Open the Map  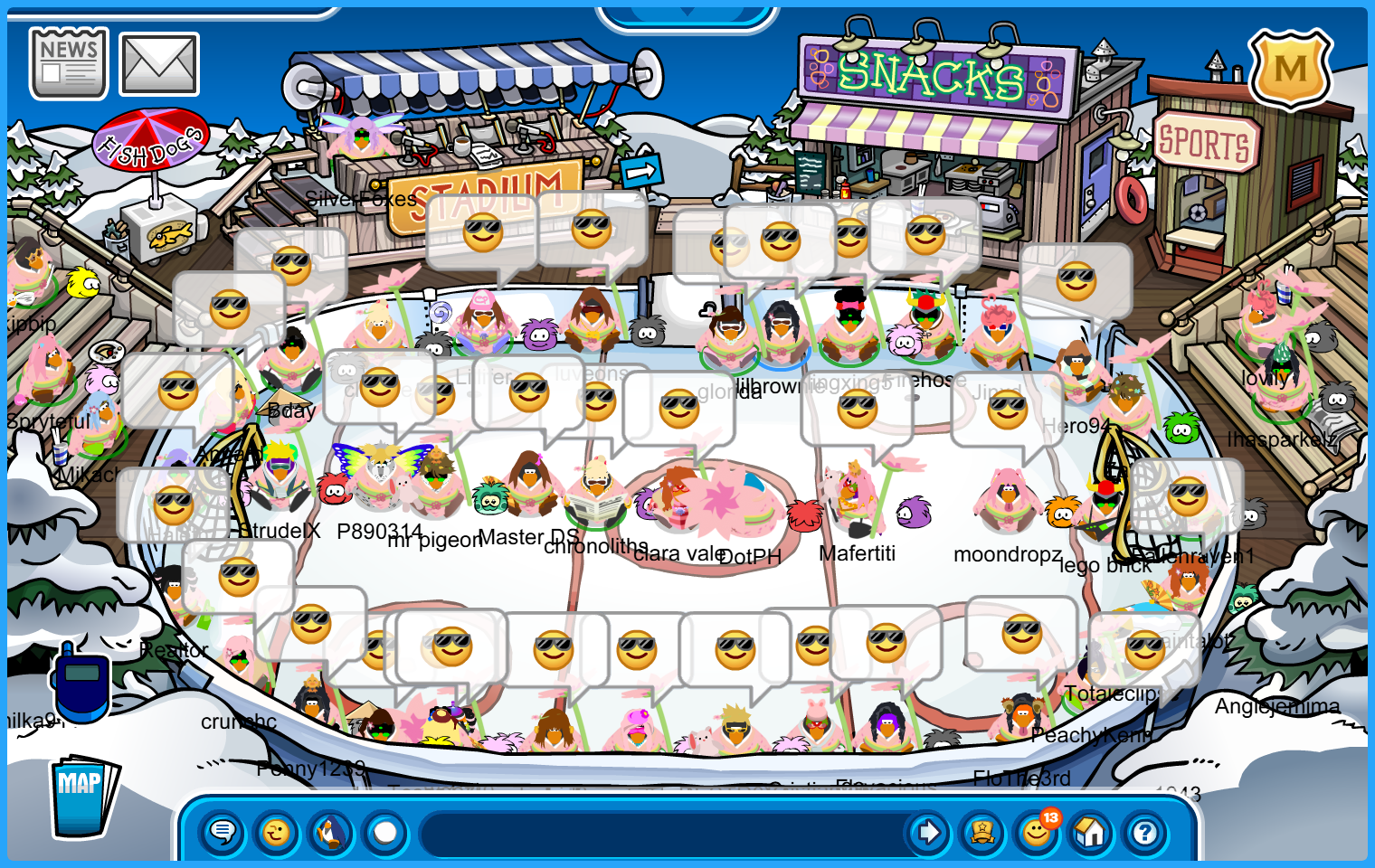tap(82, 797)
